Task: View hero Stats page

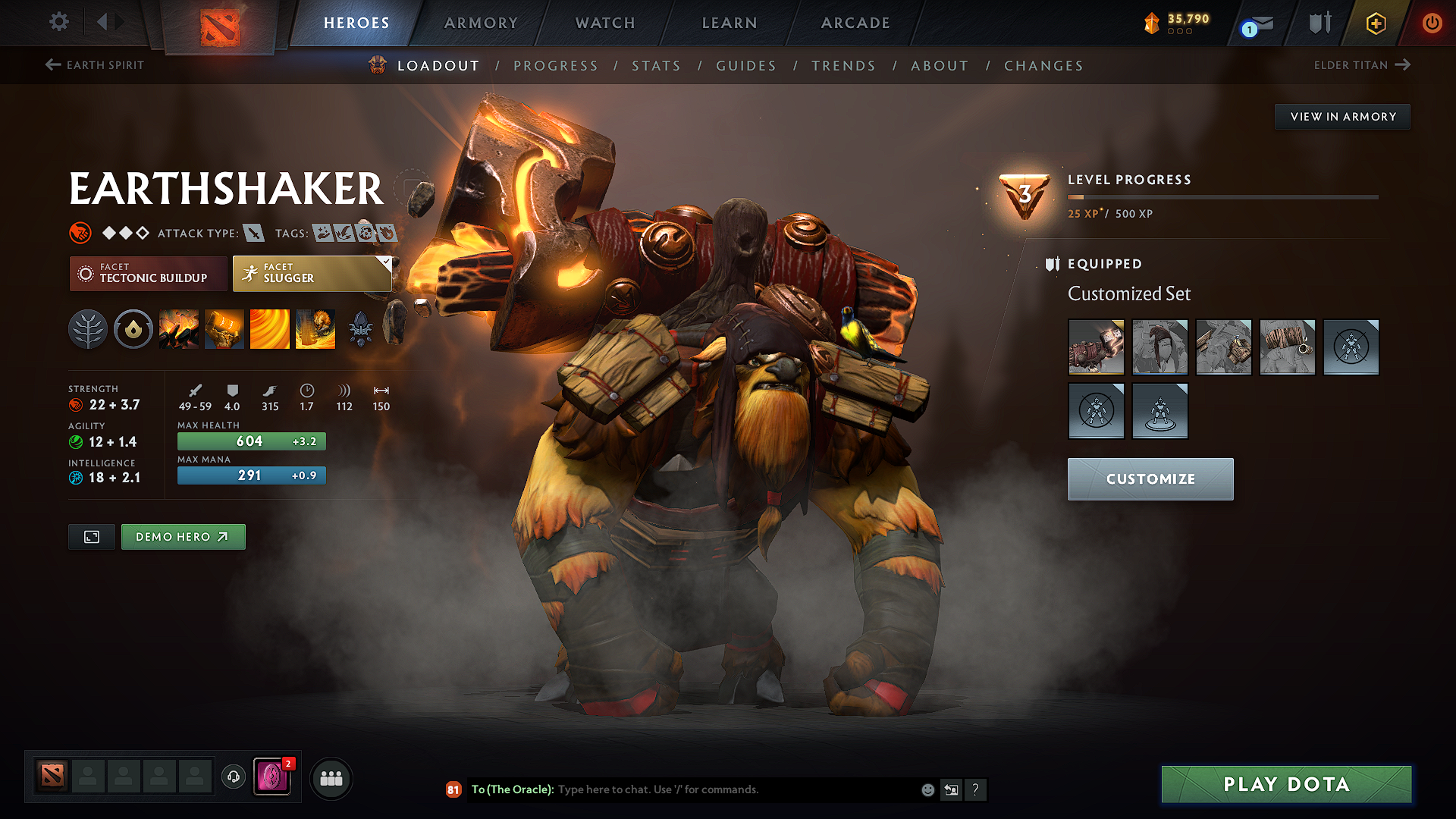Action: click(657, 66)
